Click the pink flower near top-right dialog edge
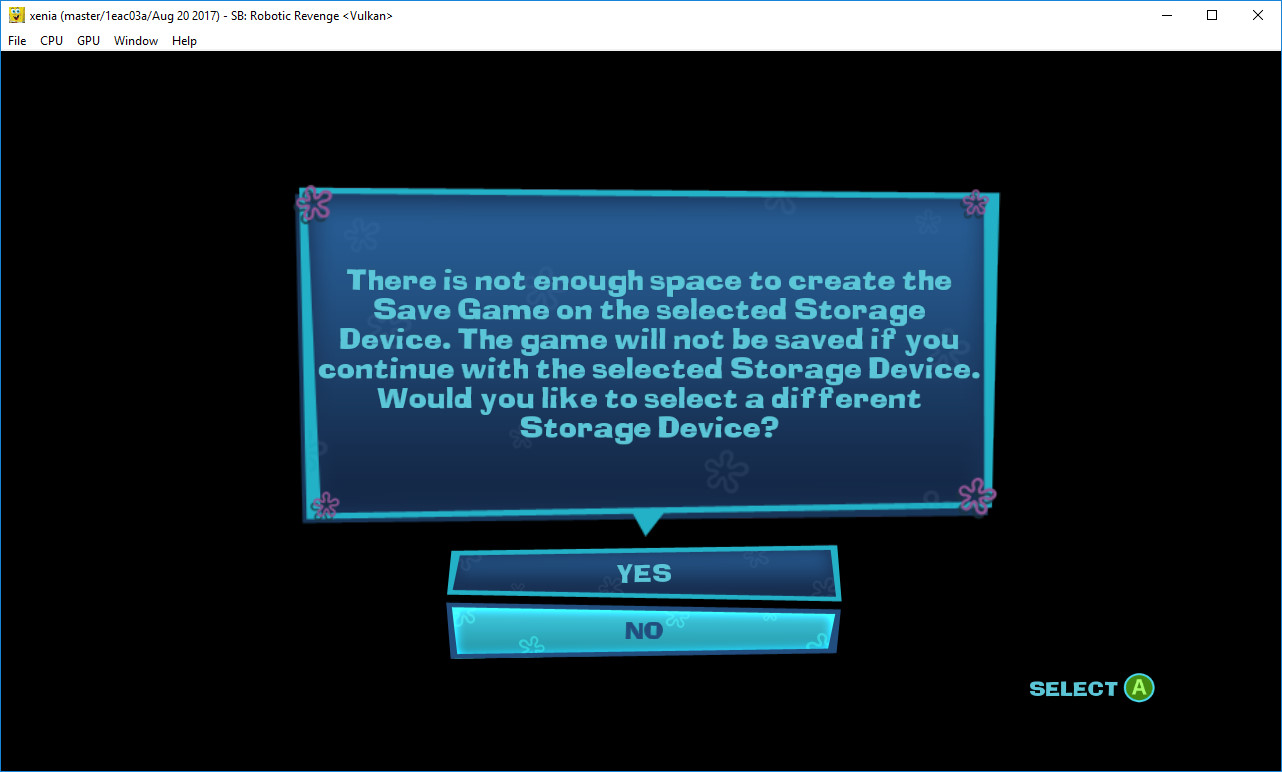Screen dimensions: 1282x772 pyautogui.click(x=973, y=204)
